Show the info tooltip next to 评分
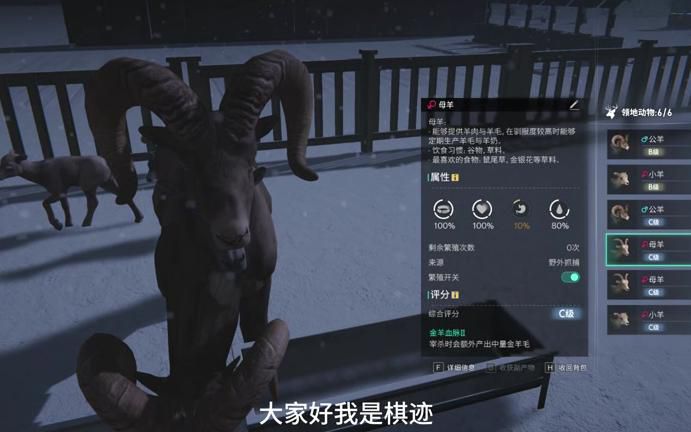This screenshot has width=691, height=432. 455,295
